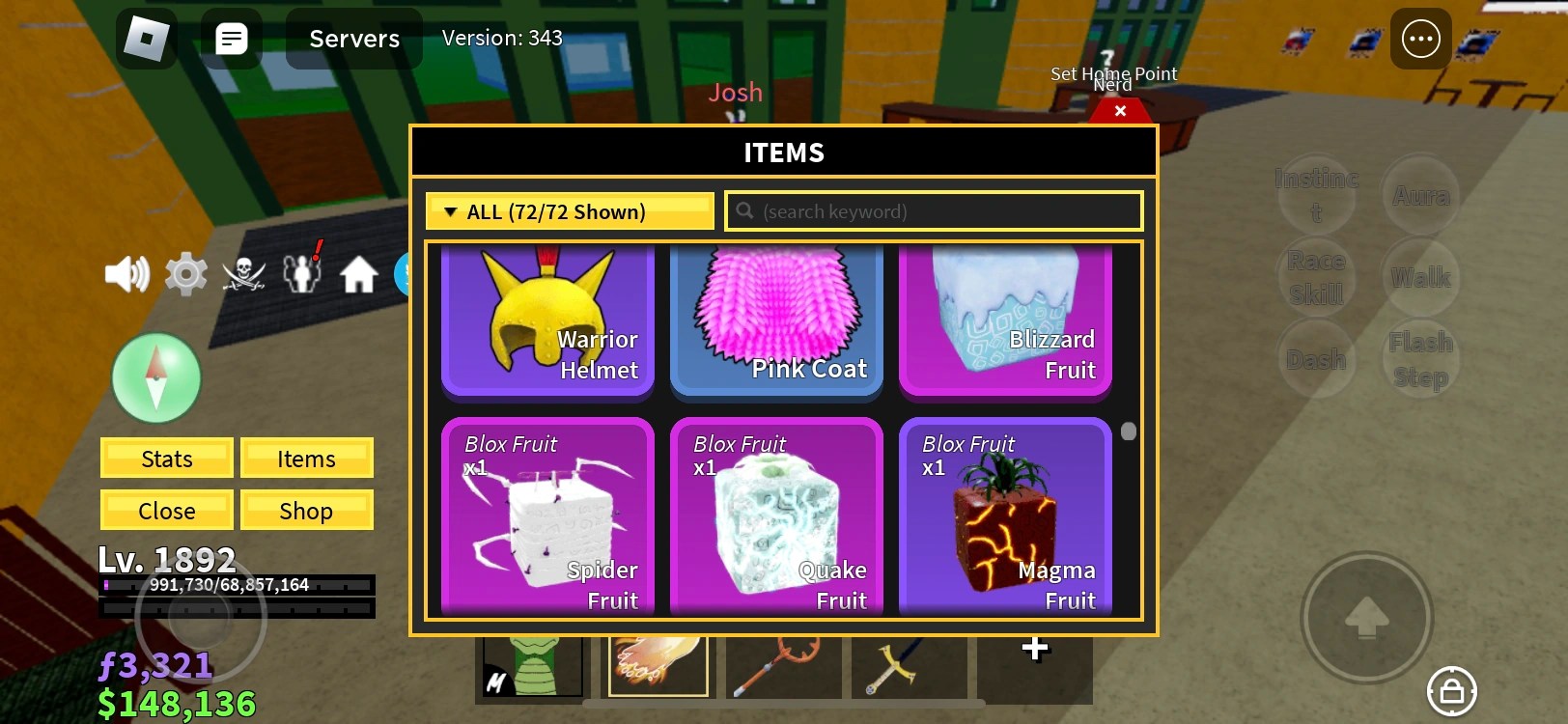Open the settings gear icon

(x=185, y=274)
